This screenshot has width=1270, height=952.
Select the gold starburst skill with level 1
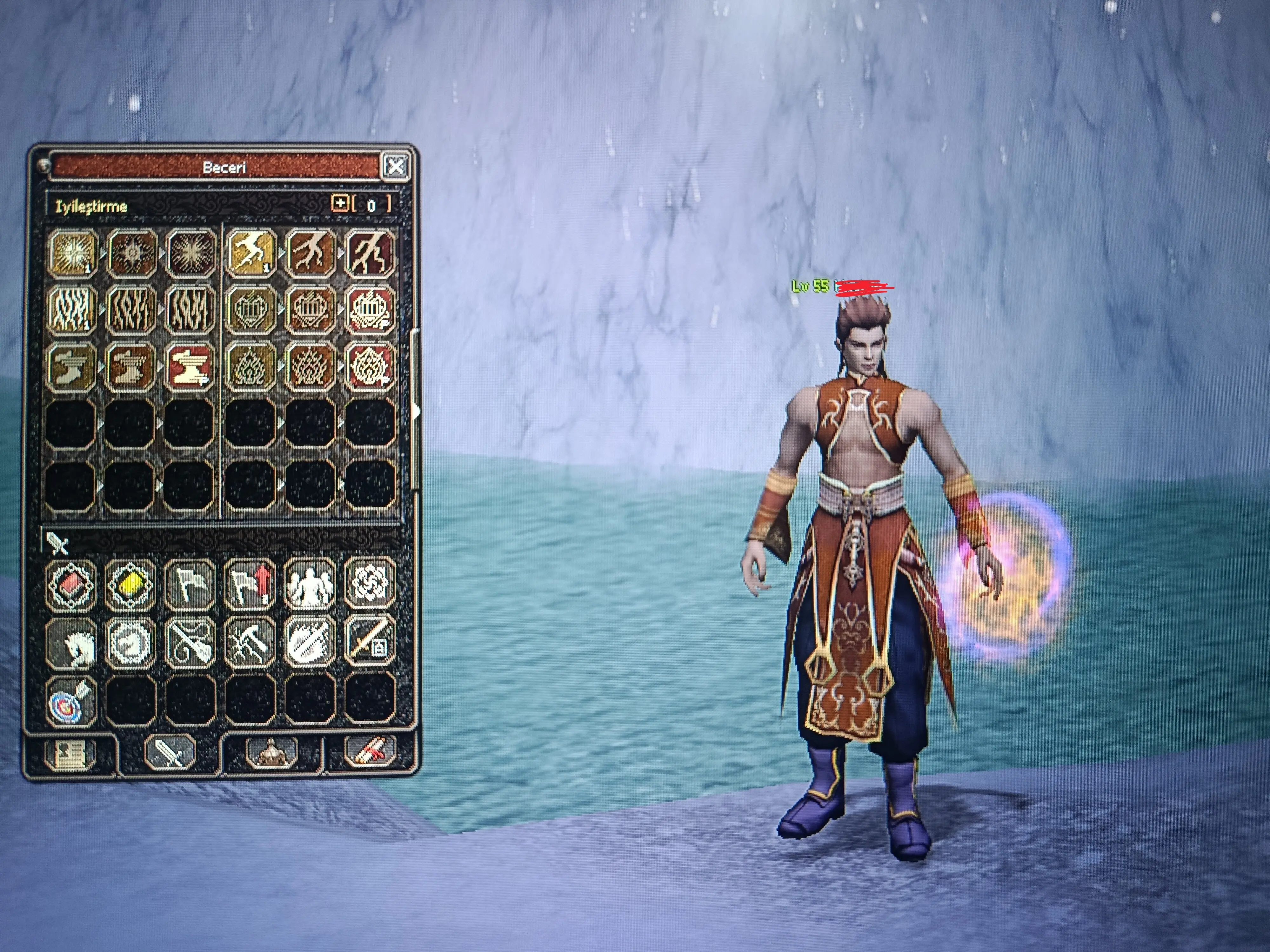(x=72, y=253)
